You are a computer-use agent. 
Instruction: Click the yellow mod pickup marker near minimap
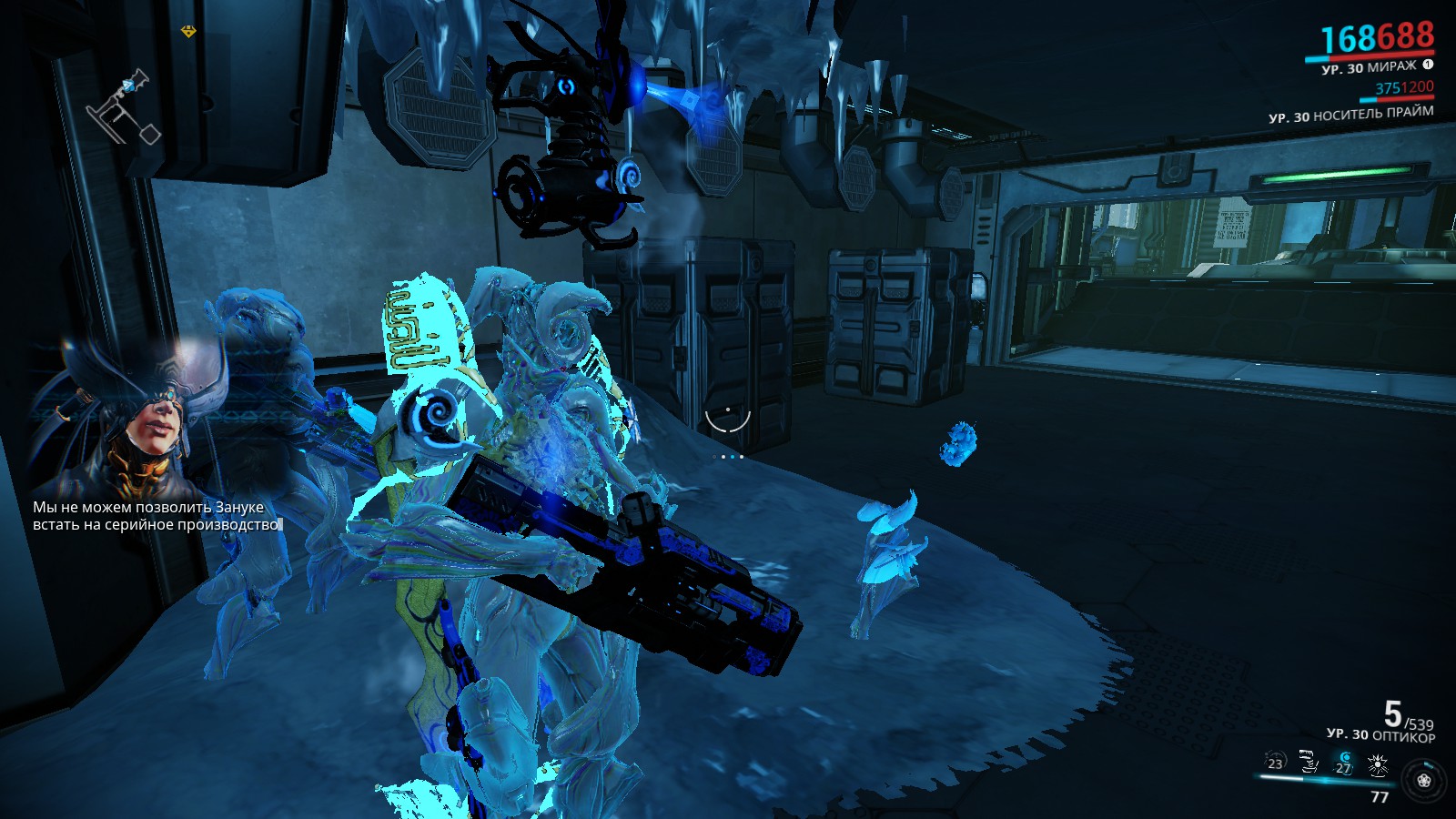[x=187, y=29]
